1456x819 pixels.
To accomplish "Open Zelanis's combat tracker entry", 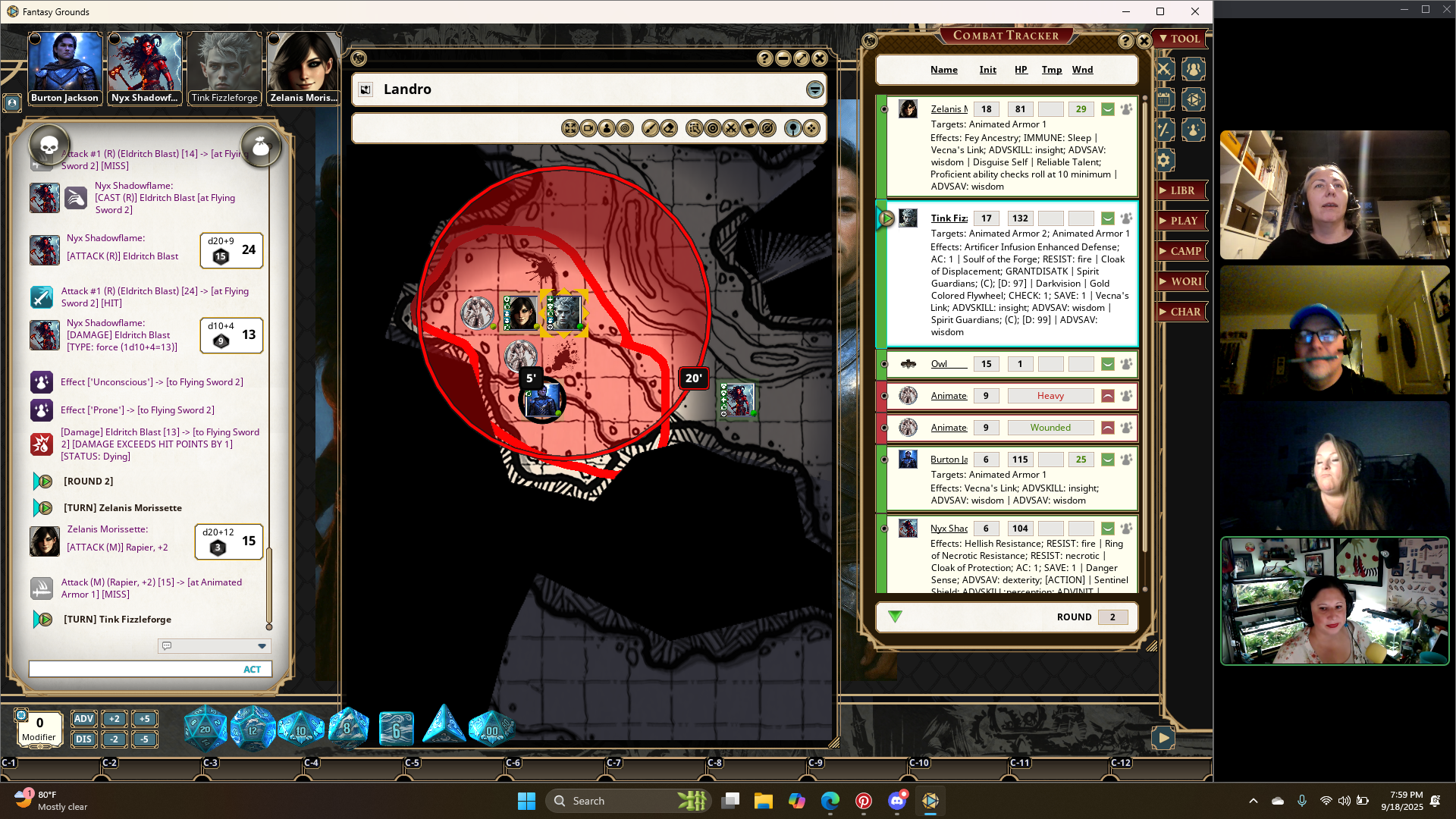I will tap(949, 109).
